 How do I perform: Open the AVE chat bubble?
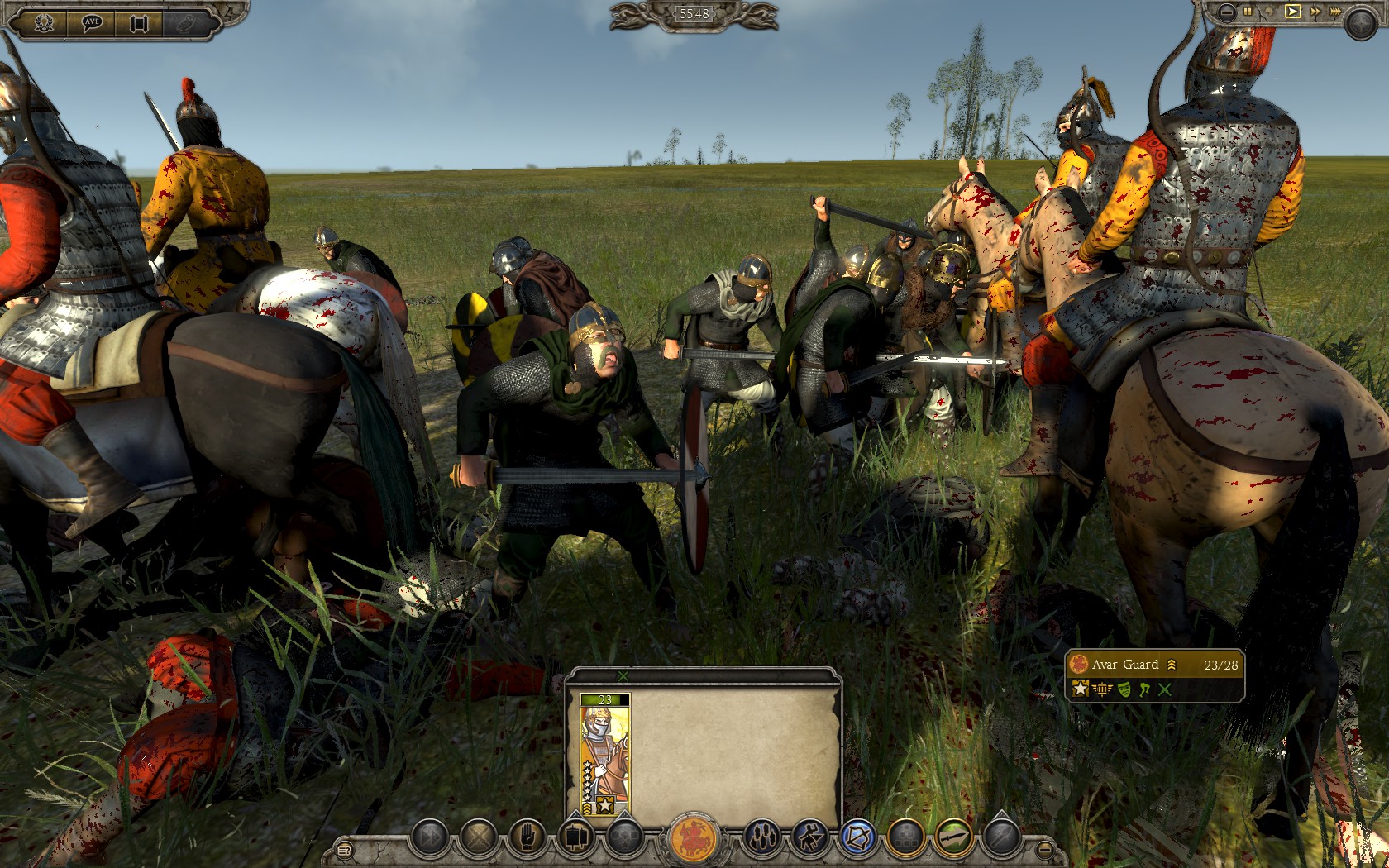(x=92, y=23)
